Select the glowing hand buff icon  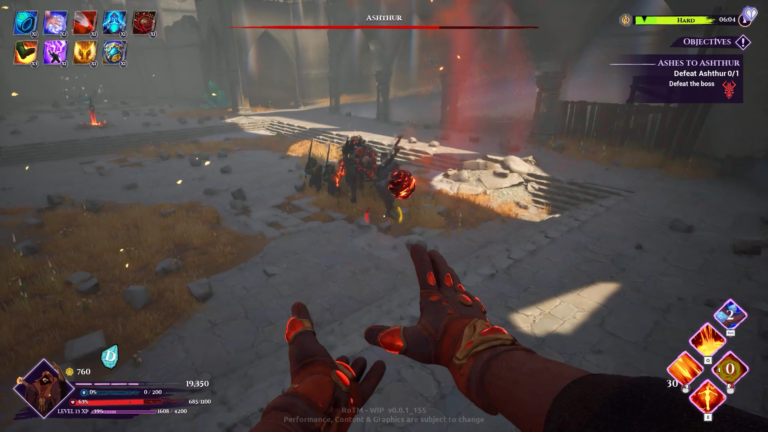[x=56, y=22]
